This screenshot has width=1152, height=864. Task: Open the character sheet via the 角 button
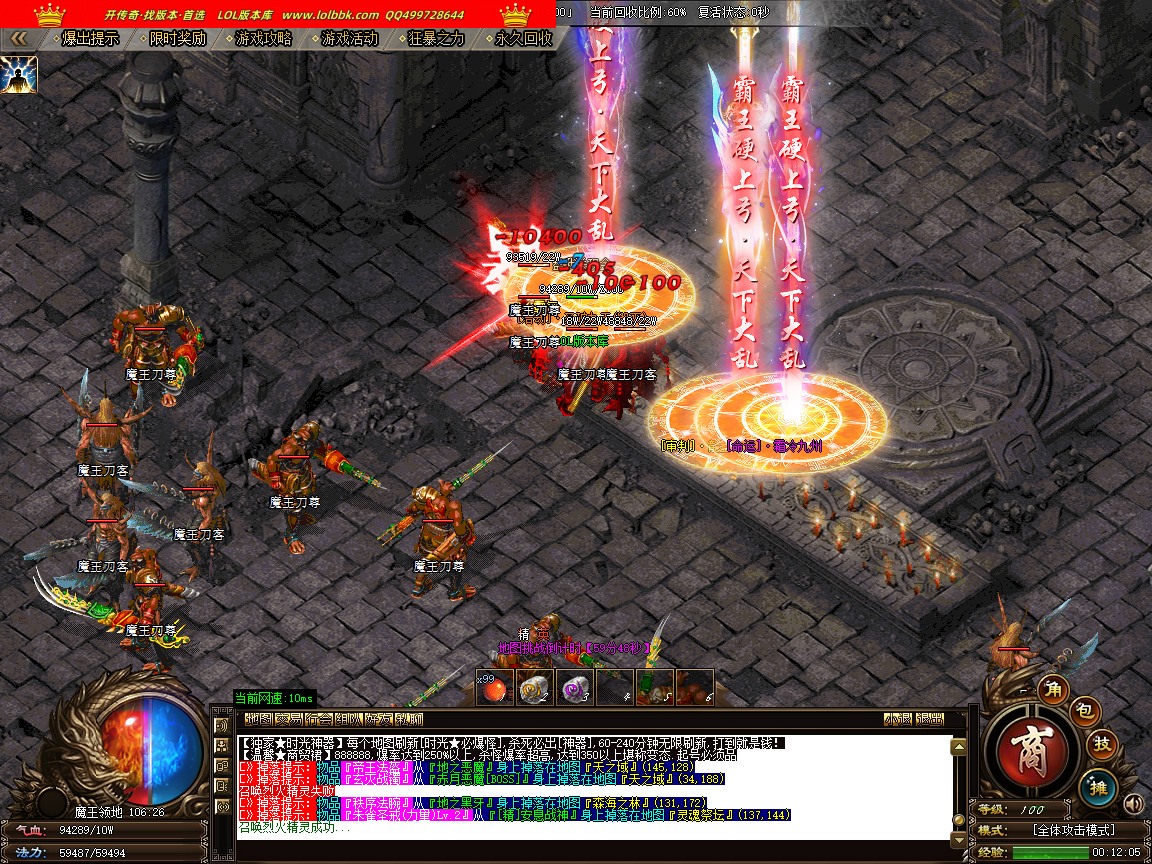pos(1052,688)
